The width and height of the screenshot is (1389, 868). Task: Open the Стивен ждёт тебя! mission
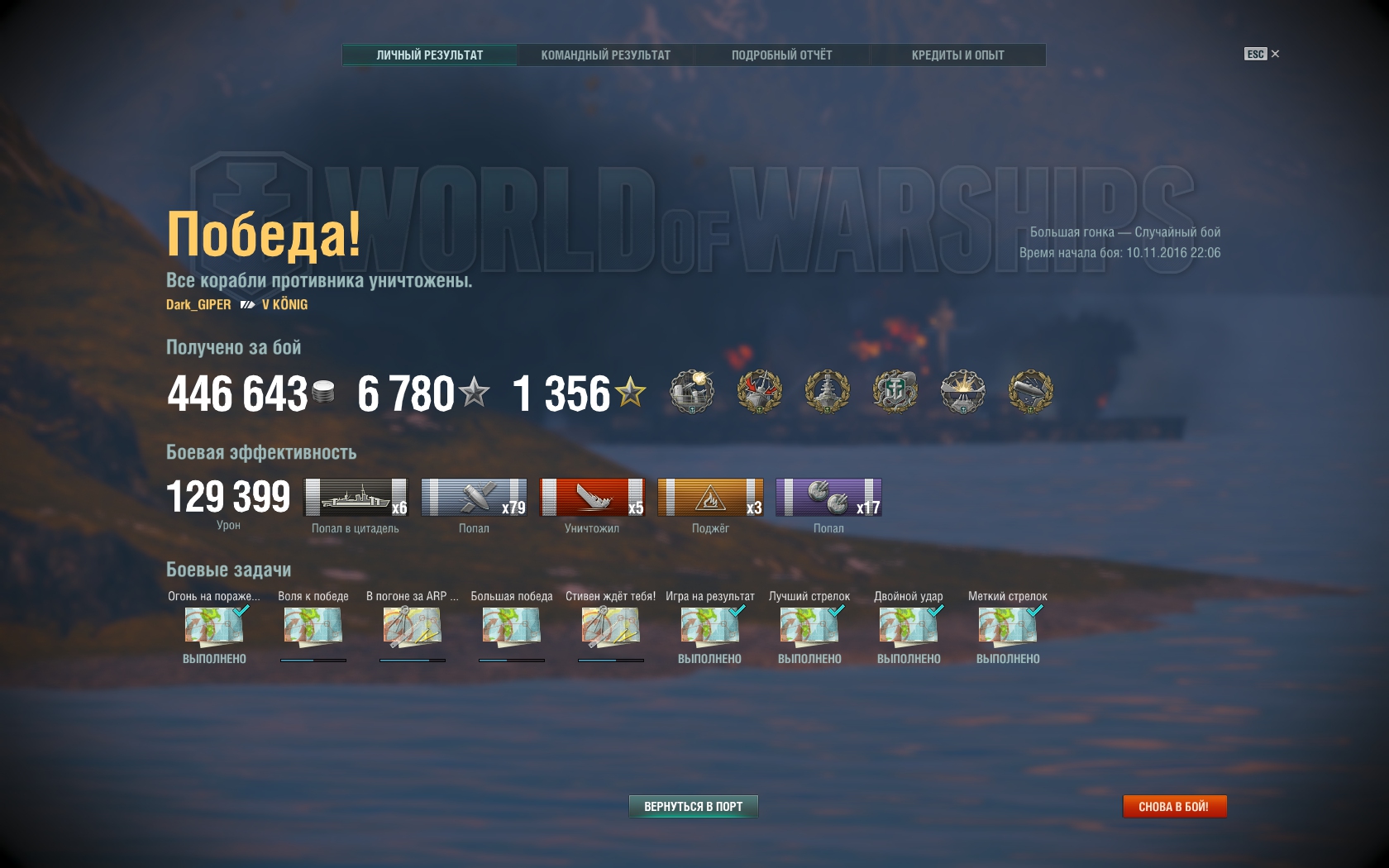(x=610, y=627)
